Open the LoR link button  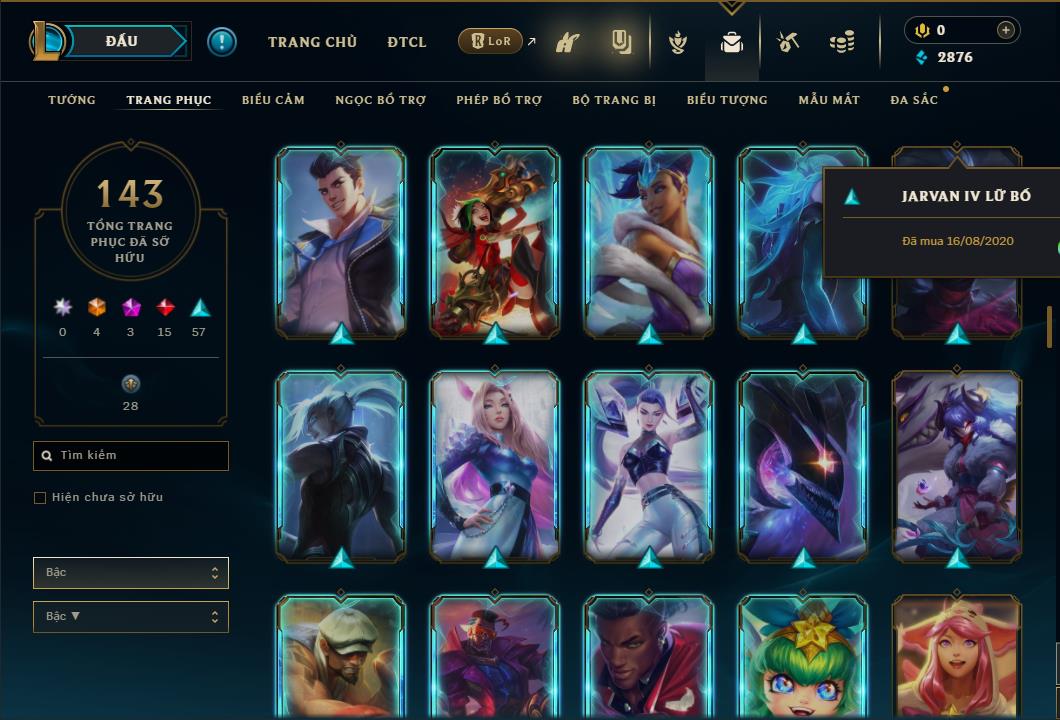click(x=491, y=42)
